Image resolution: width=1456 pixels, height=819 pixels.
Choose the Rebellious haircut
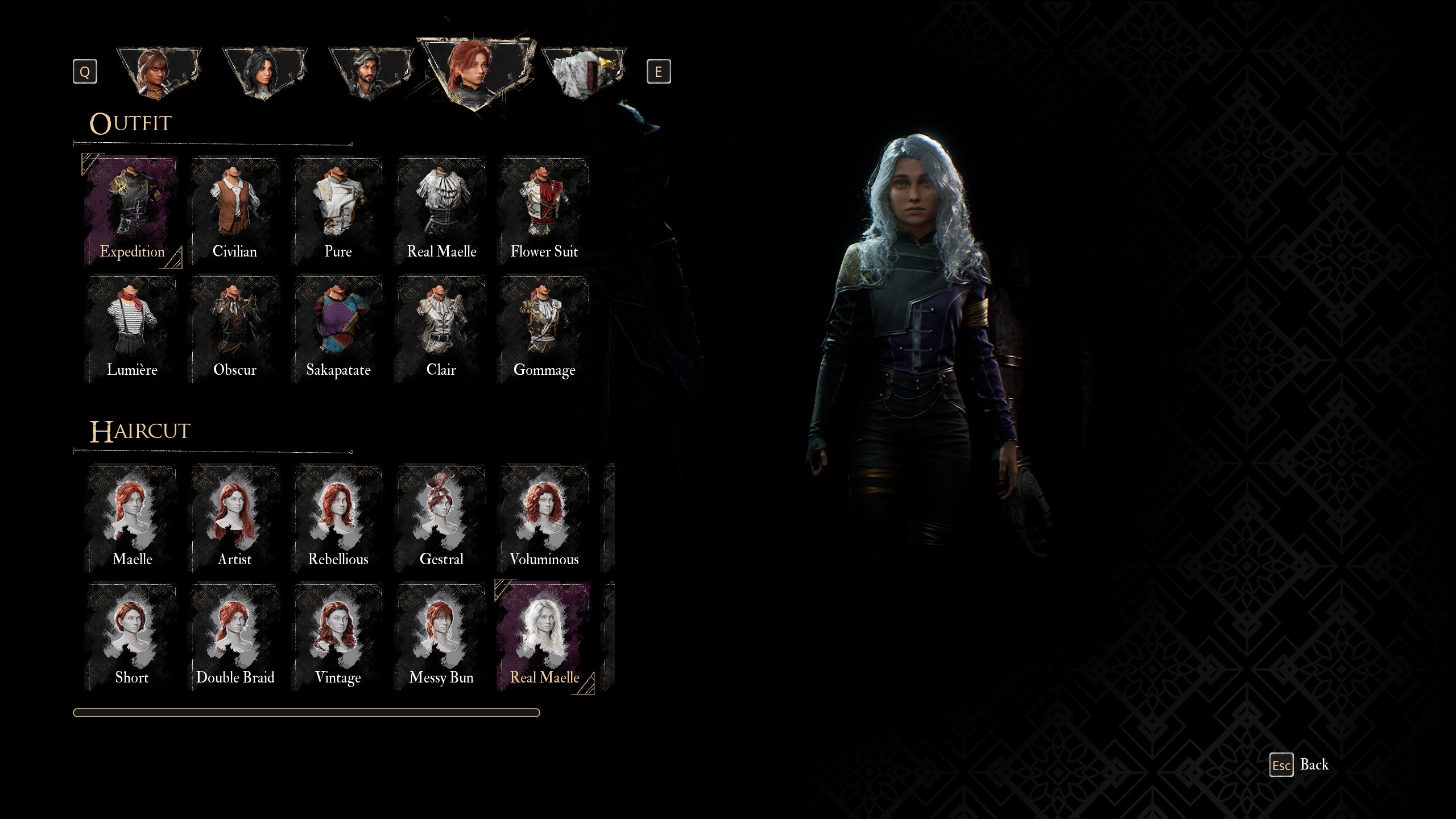pos(338,519)
